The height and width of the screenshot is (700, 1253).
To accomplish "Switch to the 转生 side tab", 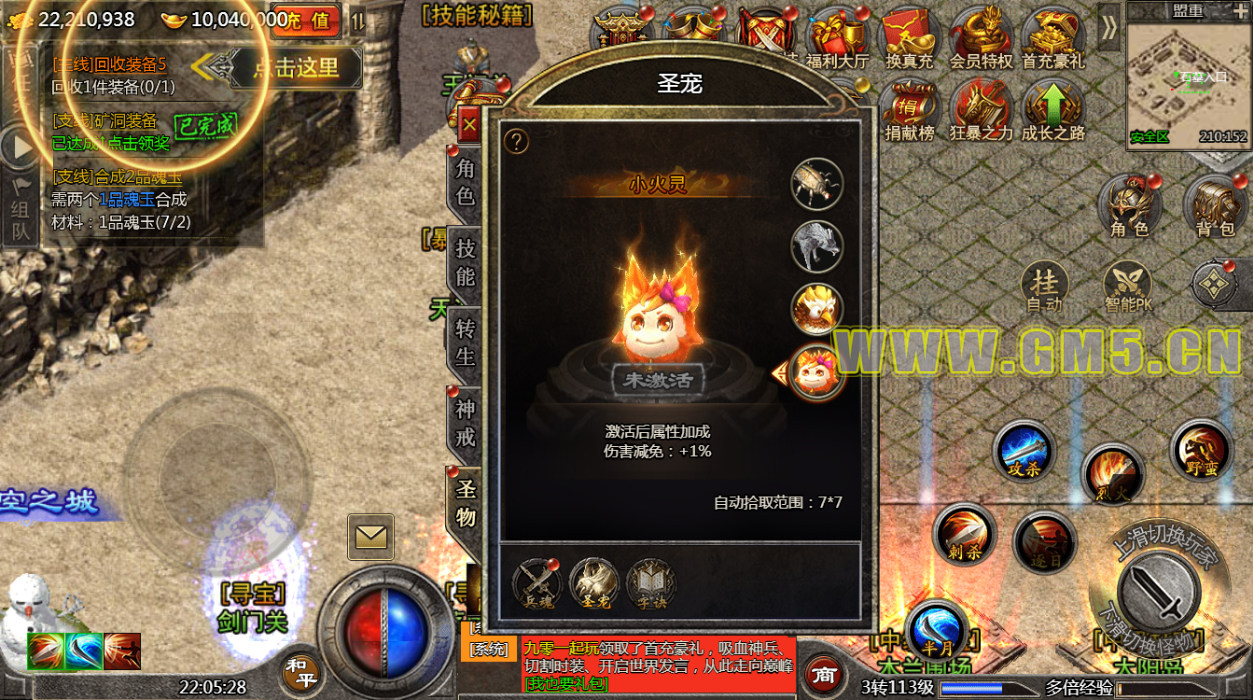I will [465, 342].
